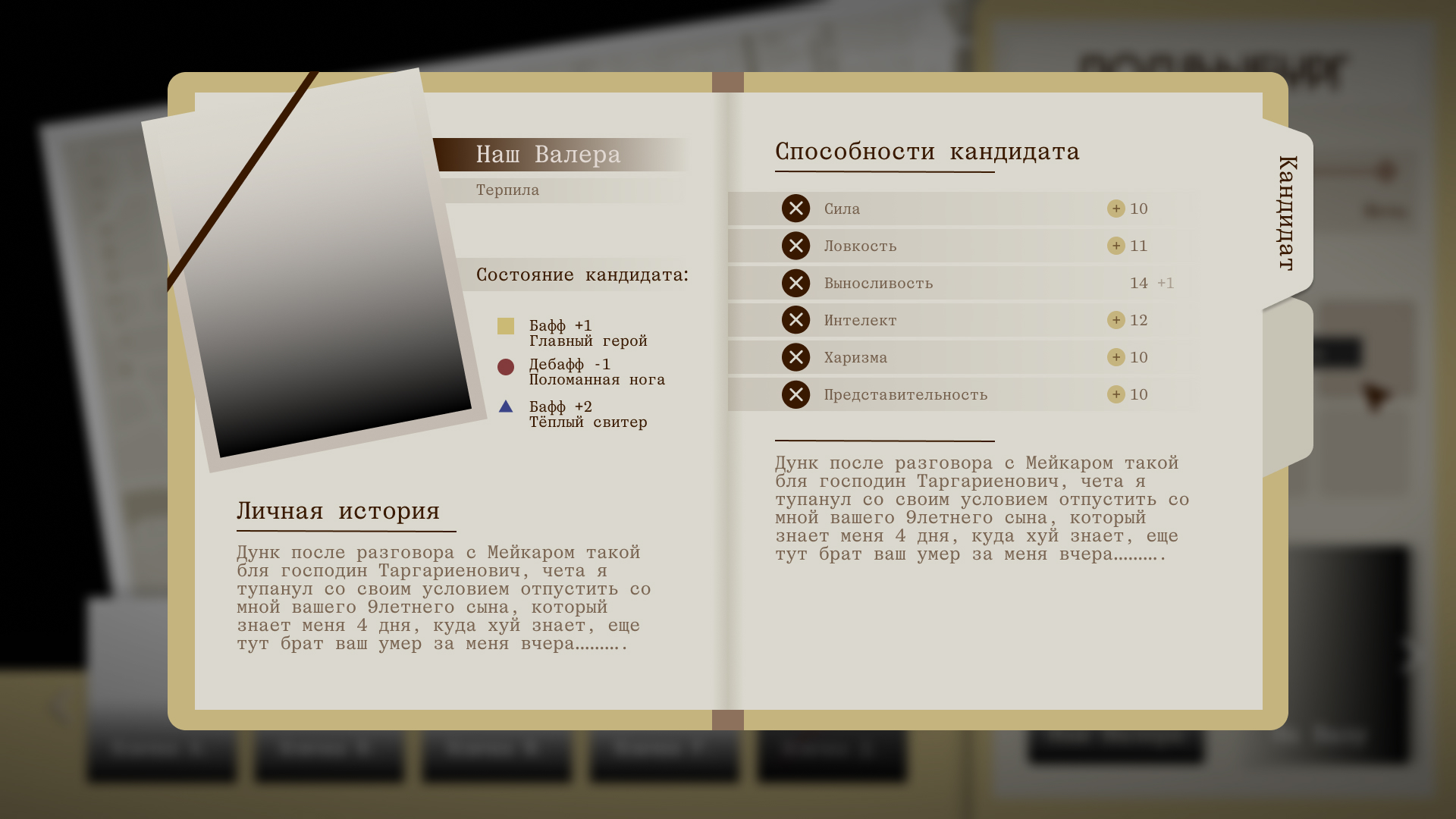
Task: Click the X icon beside Ловкость
Action: 795,245
